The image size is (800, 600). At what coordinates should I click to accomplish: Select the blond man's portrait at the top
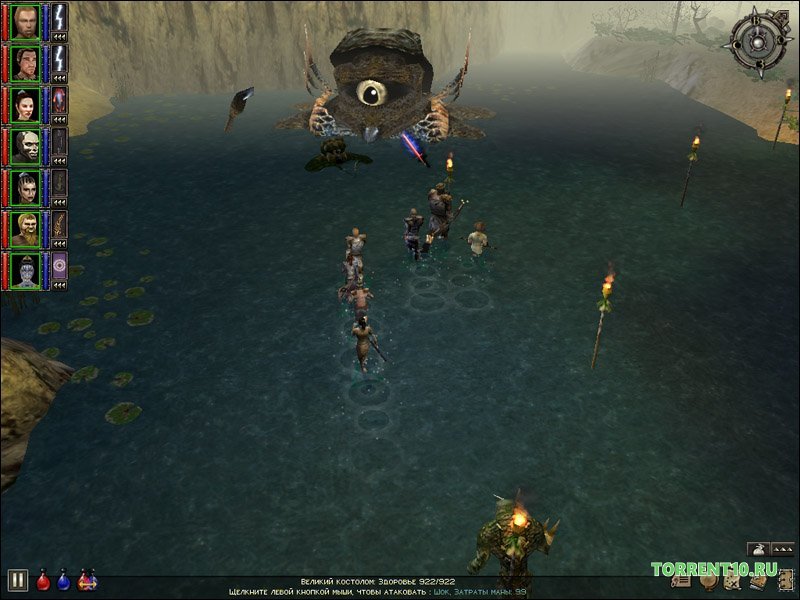click(26, 20)
